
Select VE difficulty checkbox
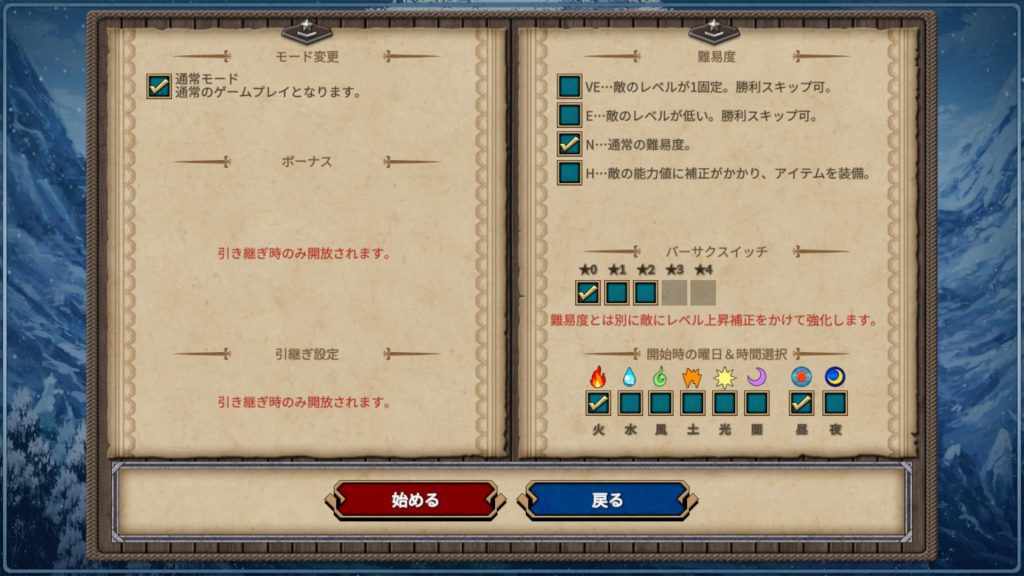click(x=570, y=87)
